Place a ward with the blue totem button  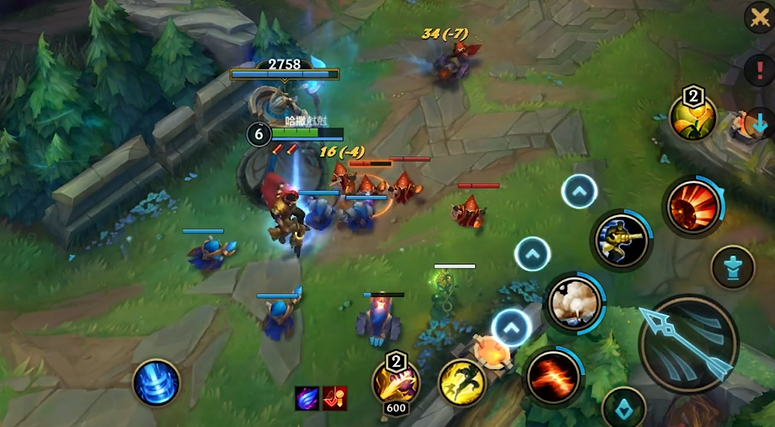[x=732, y=268]
